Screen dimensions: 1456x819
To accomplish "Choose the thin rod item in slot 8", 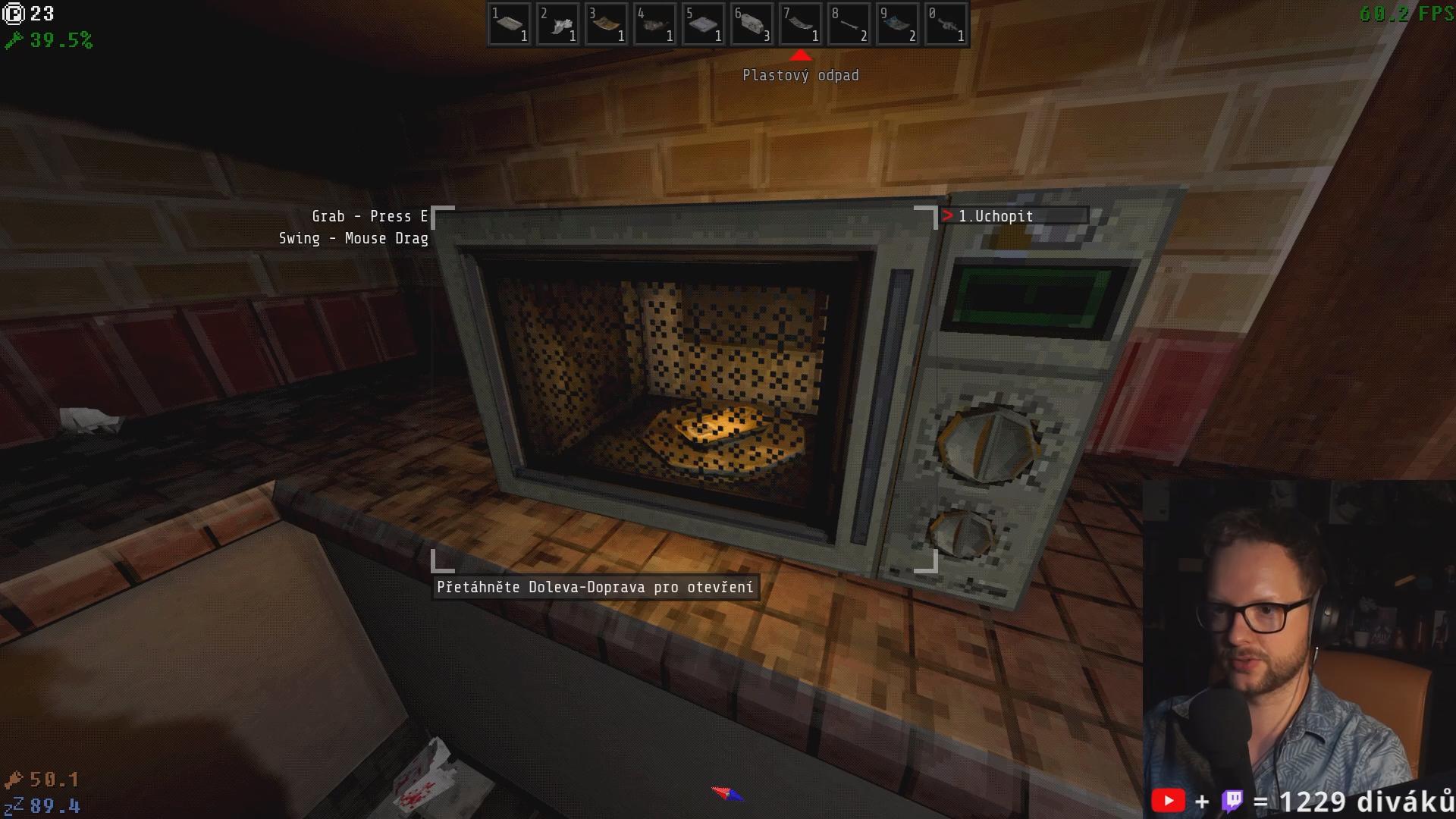I will pos(849,25).
